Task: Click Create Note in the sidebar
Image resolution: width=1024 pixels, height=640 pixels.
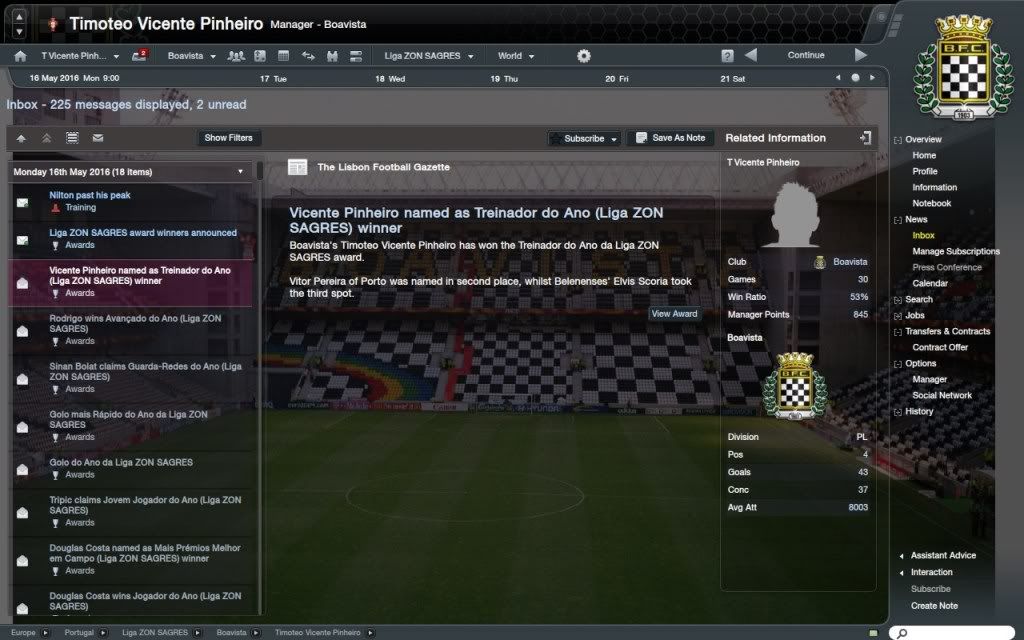Action: point(934,605)
